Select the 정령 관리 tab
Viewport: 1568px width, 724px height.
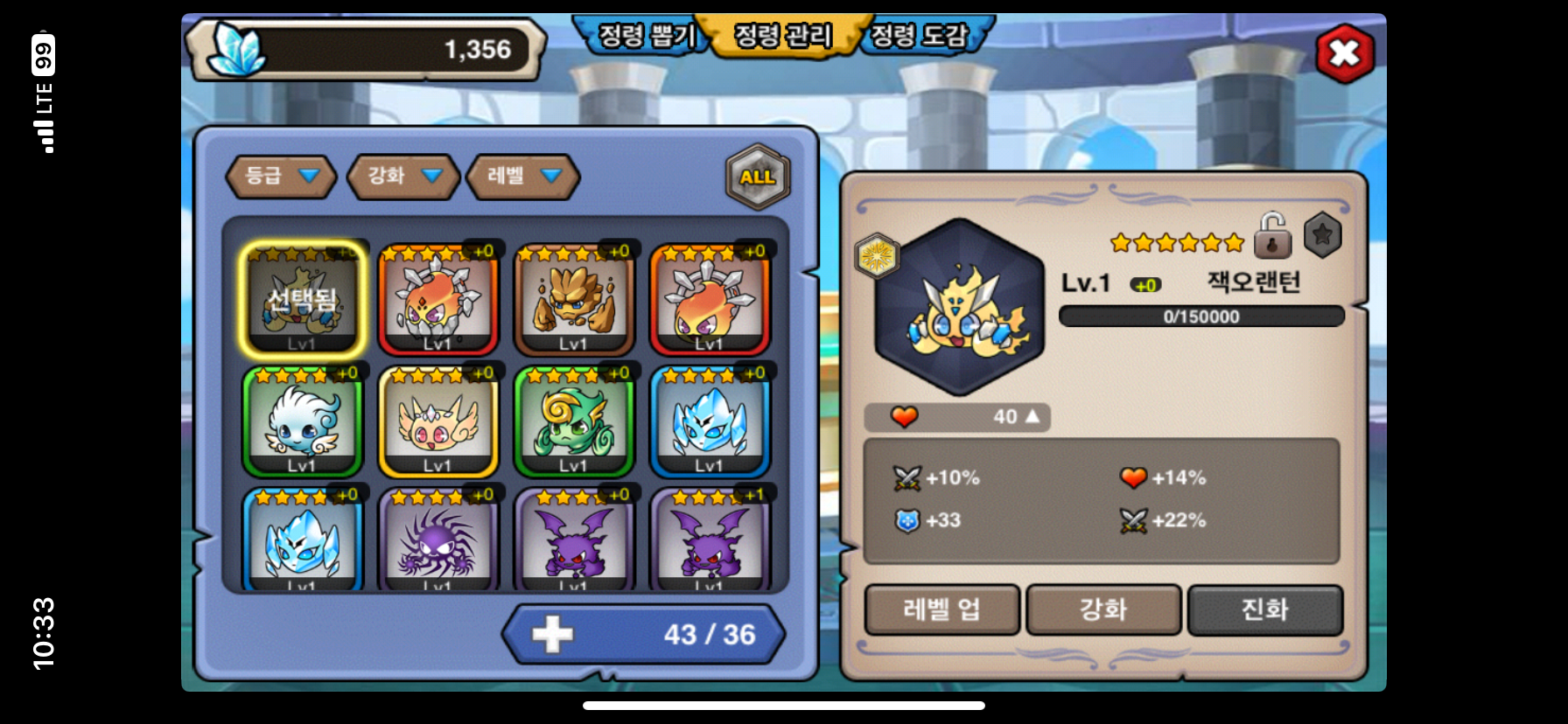[x=782, y=36]
